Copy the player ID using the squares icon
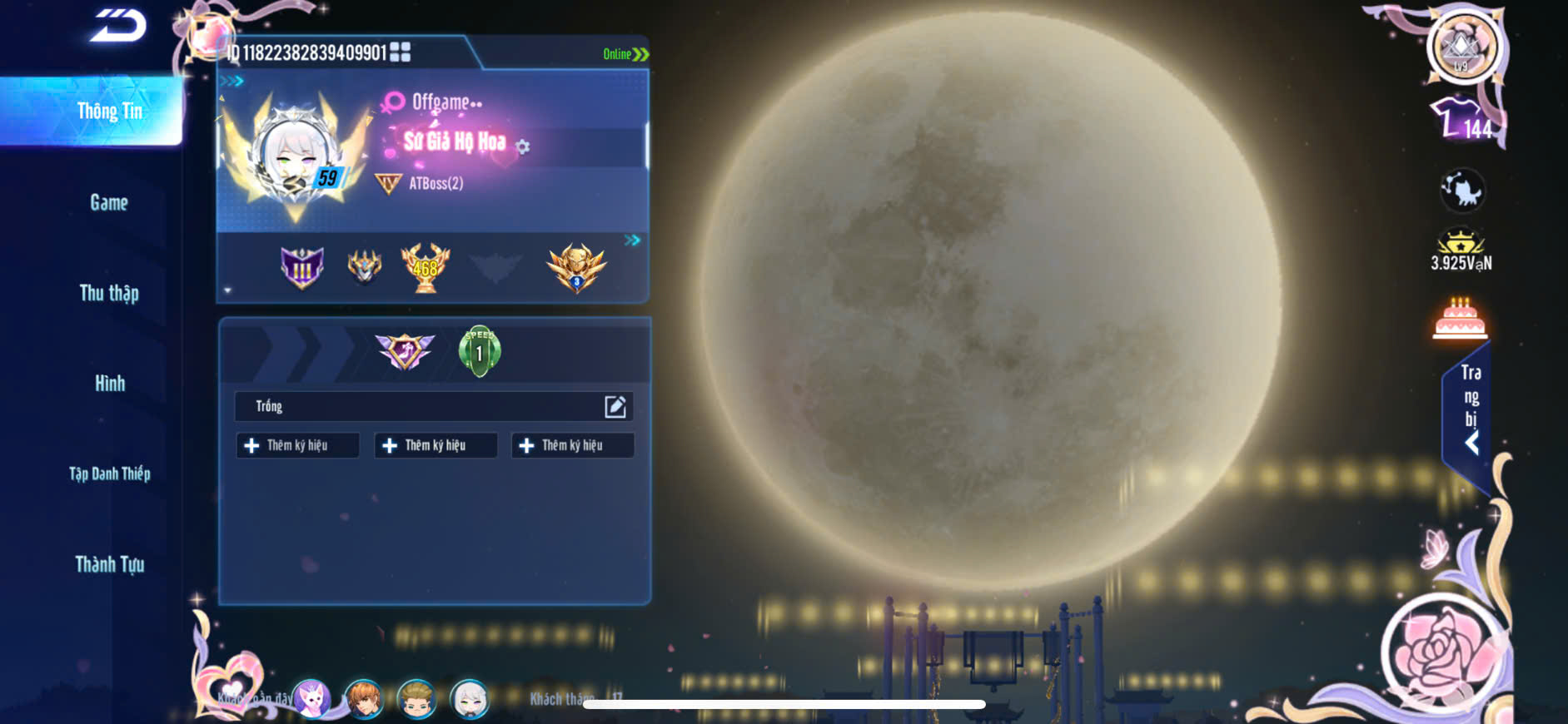 point(401,52)
